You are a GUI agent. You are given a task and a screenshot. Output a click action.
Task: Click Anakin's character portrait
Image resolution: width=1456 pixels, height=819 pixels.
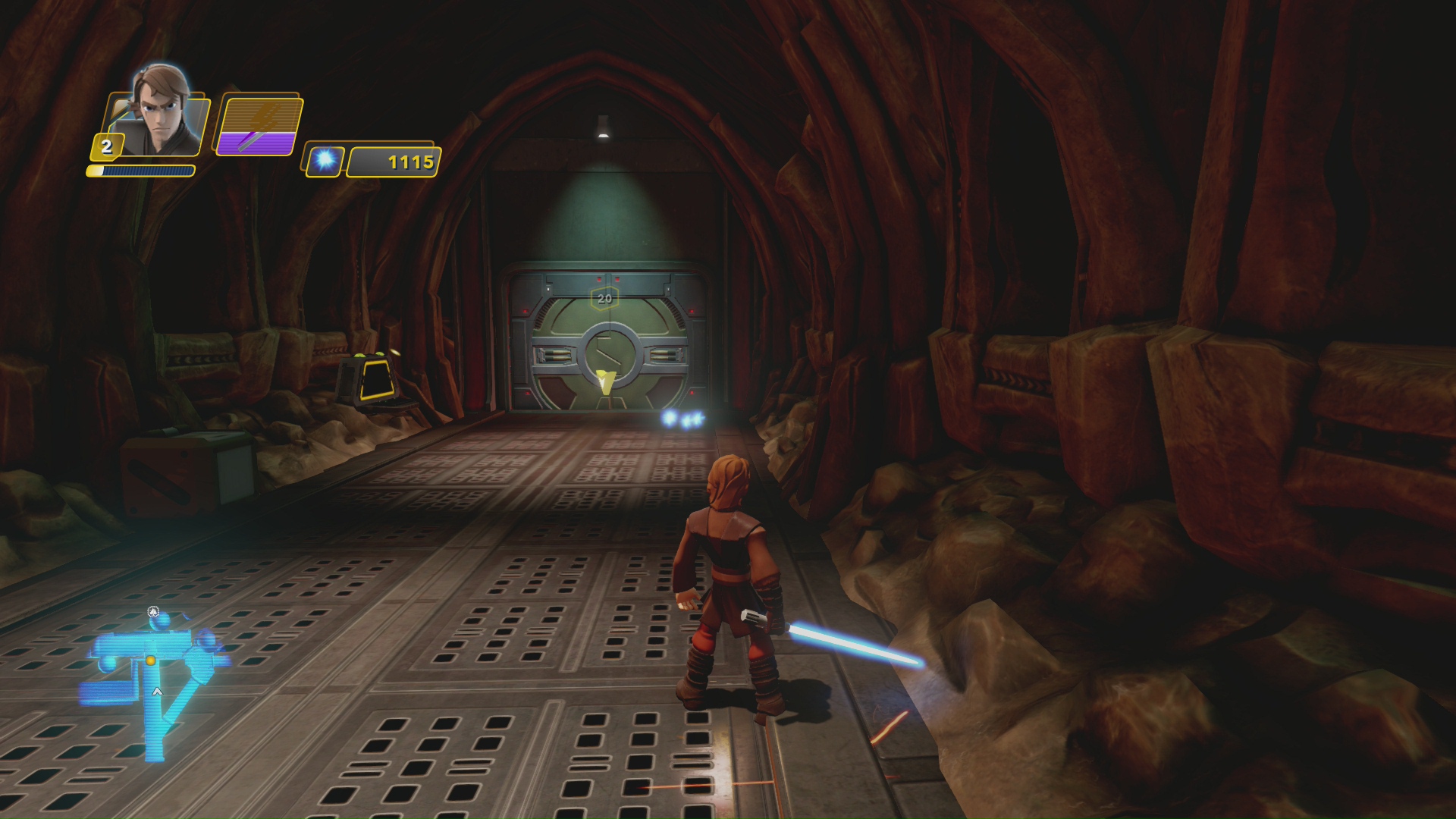(161, 112)
